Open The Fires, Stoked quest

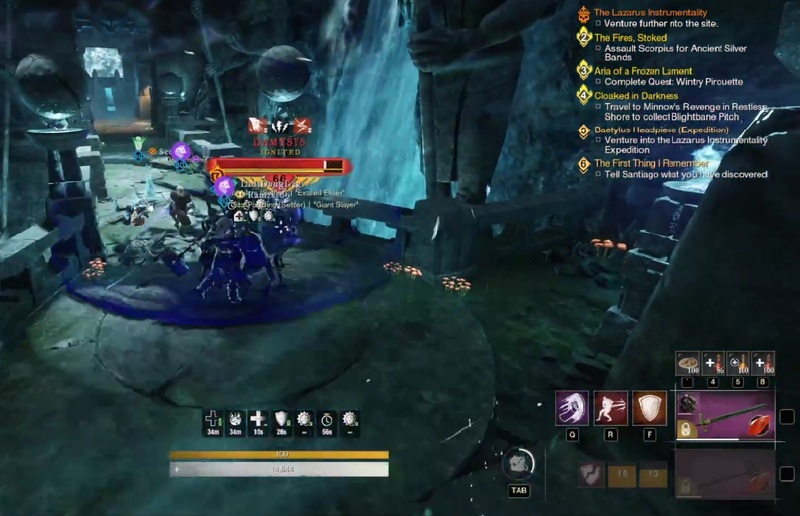click(630, 38)
